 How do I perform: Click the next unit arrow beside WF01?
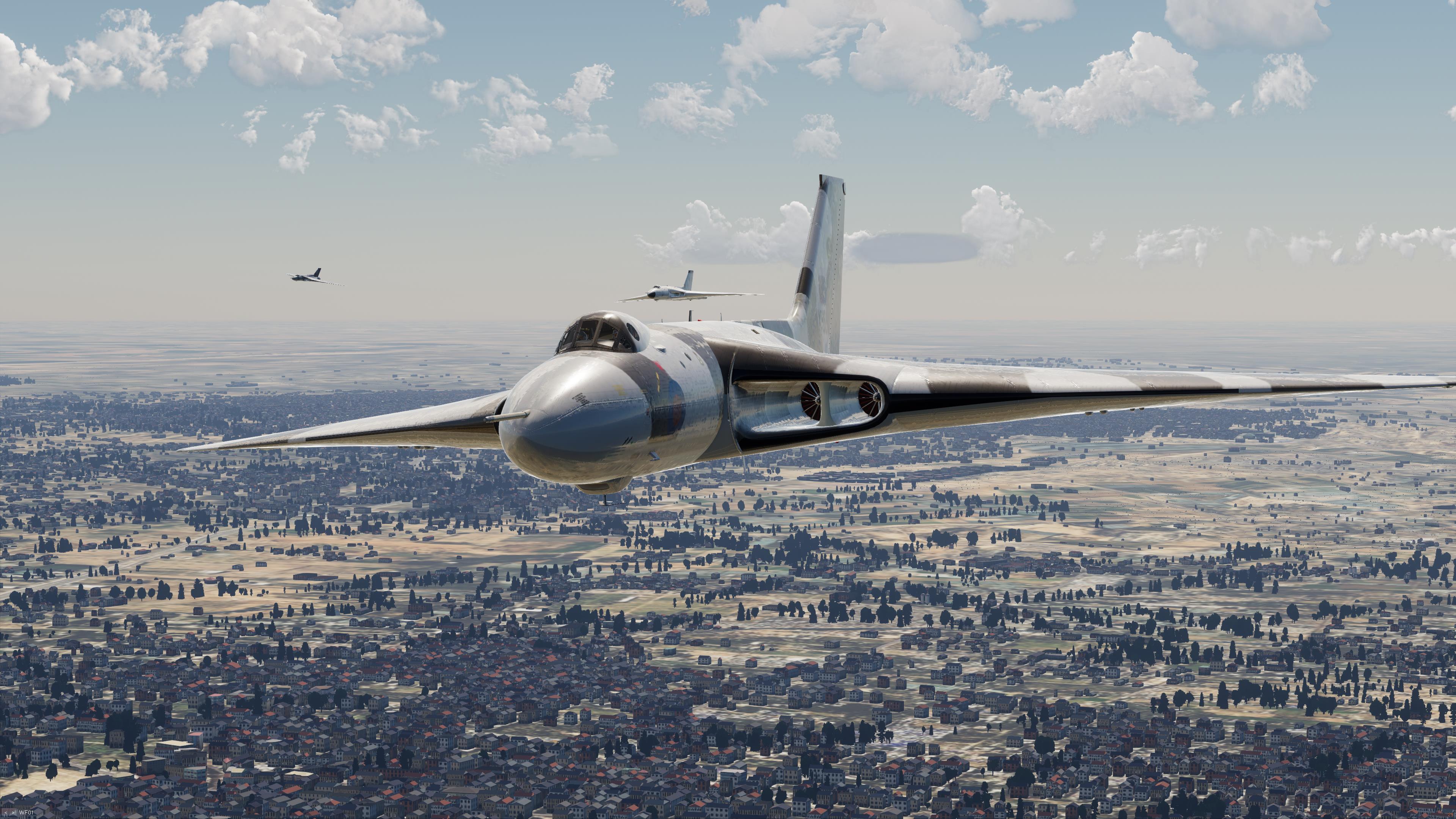(13, 813)
